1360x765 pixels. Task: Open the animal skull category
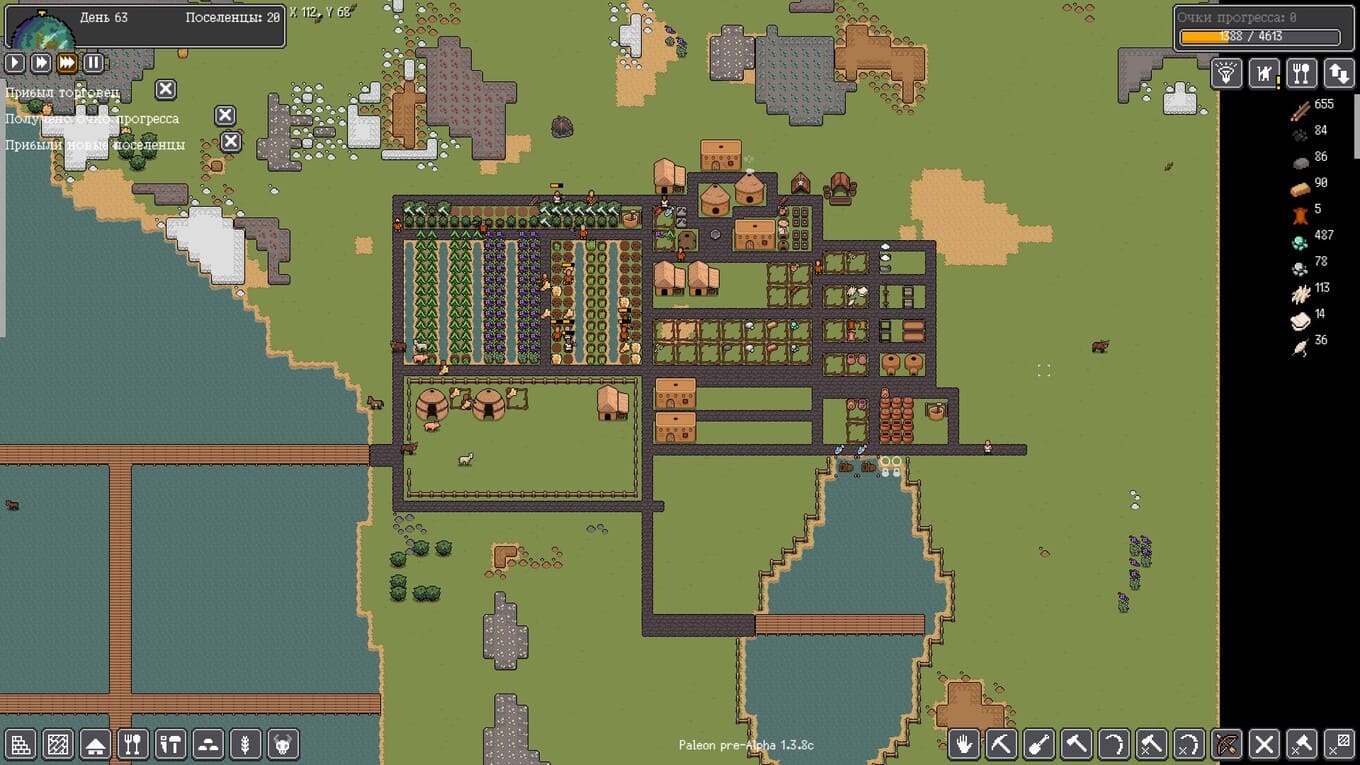(284, 744)
